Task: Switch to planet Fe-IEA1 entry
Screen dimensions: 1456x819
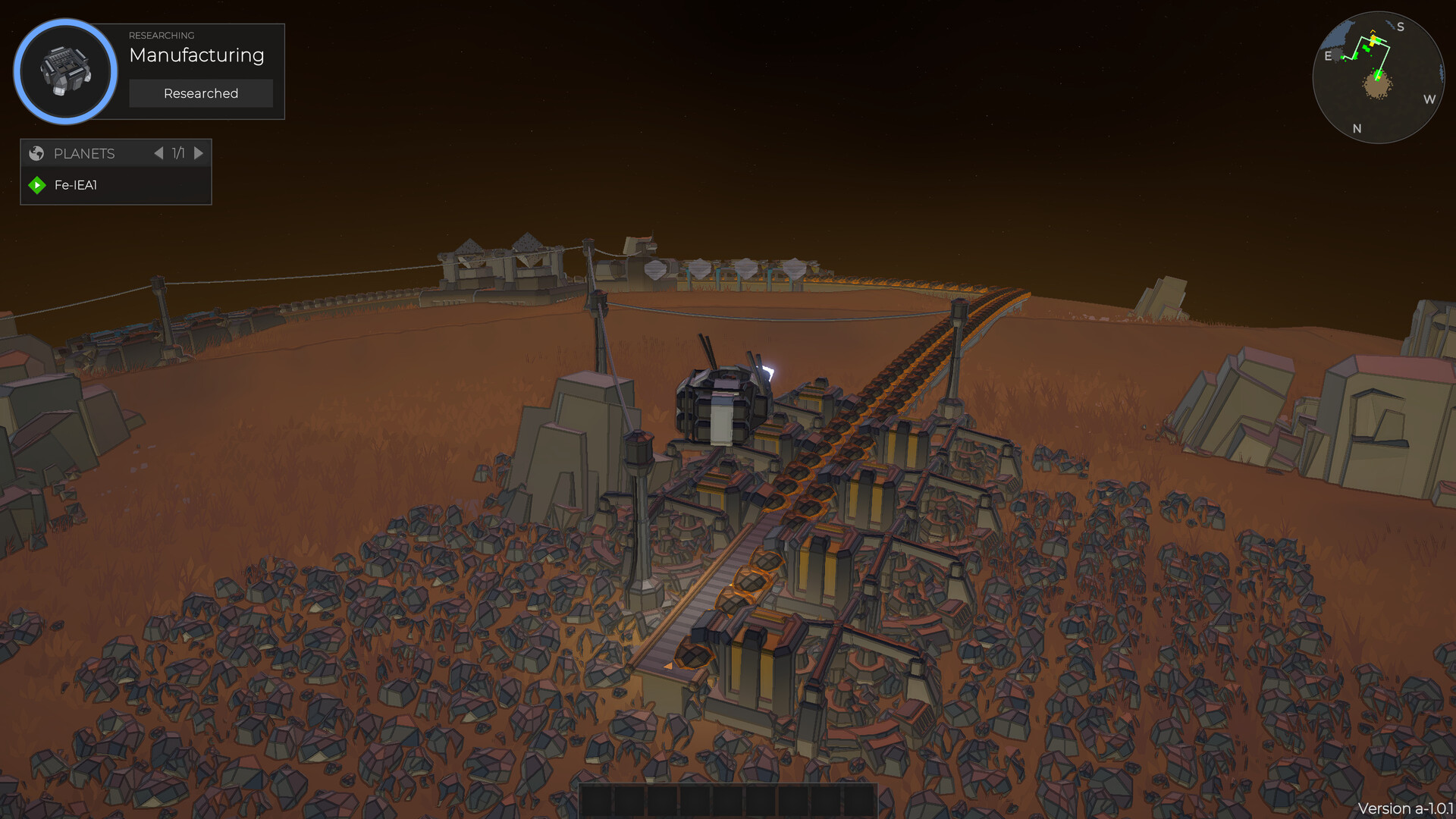Action: (76, 184)
